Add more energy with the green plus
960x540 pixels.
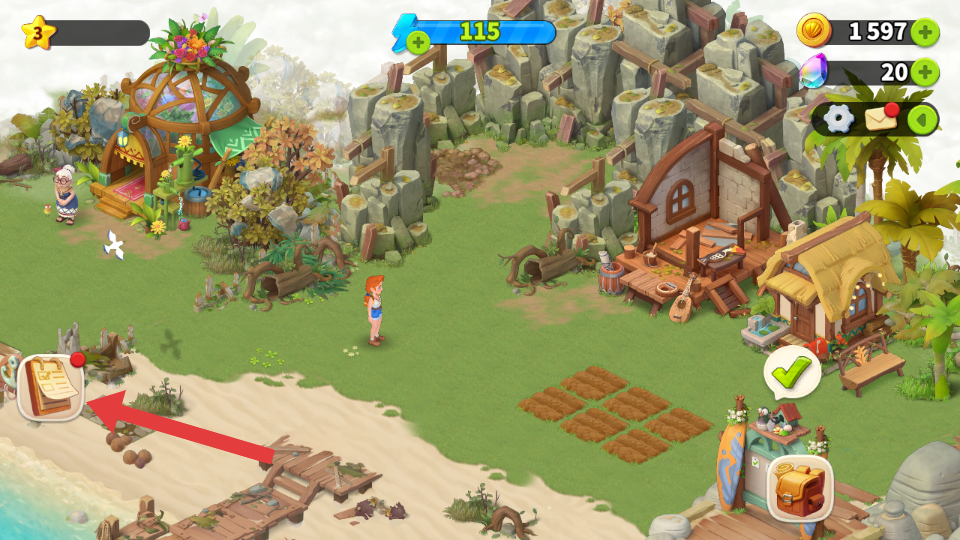click(419, 42)
